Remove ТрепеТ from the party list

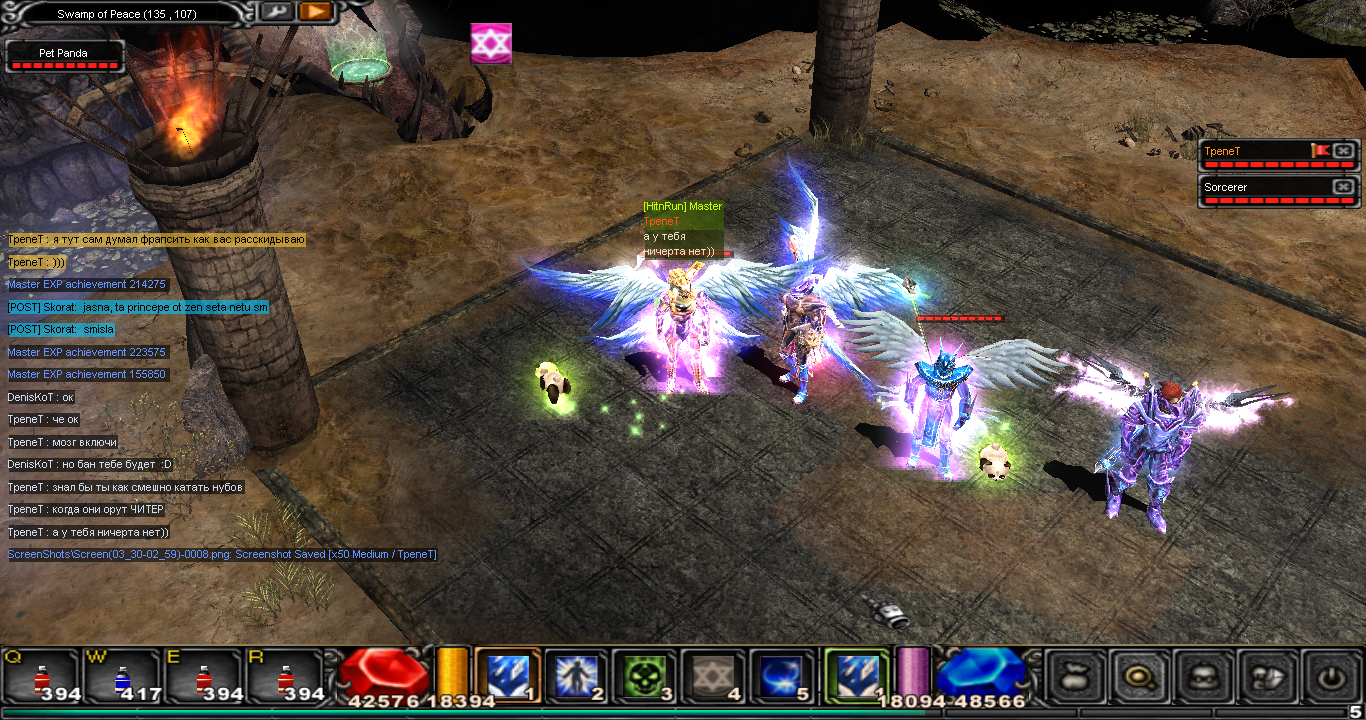pos(1343,151)
